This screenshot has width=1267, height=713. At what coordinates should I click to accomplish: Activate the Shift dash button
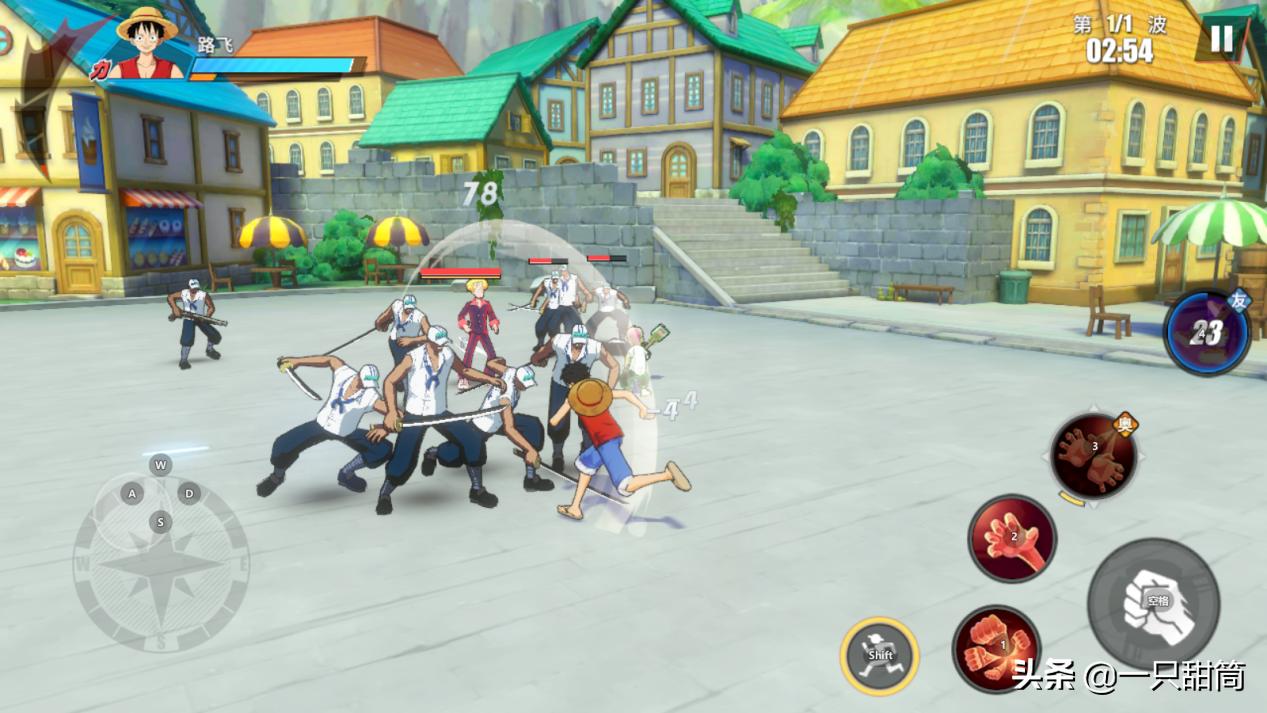click(879, 656)
